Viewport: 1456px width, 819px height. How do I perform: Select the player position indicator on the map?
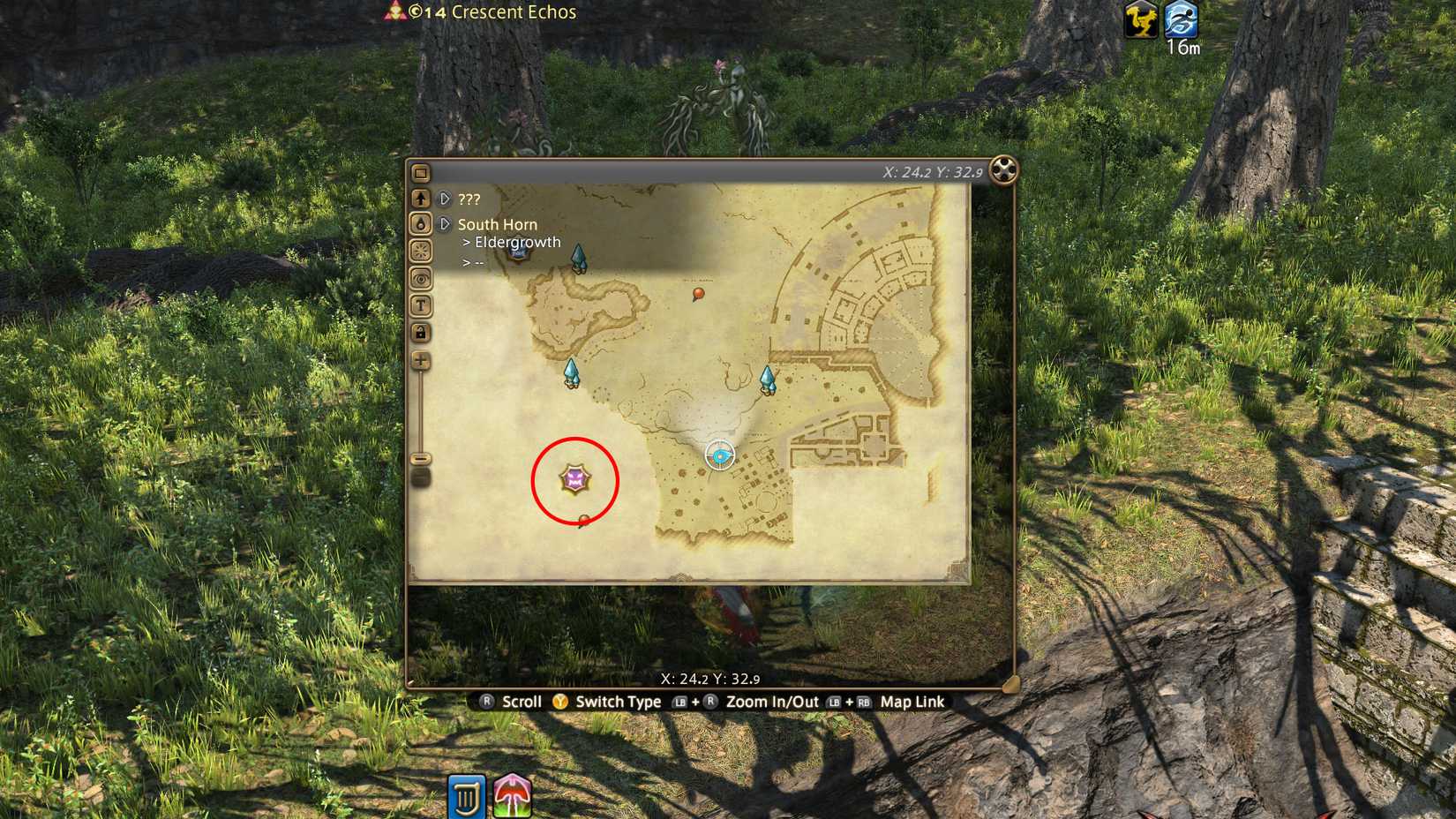720,455
